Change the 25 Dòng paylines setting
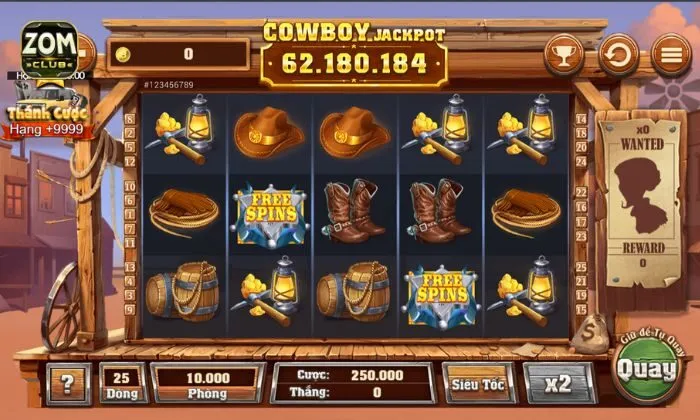 pos(123,384)
